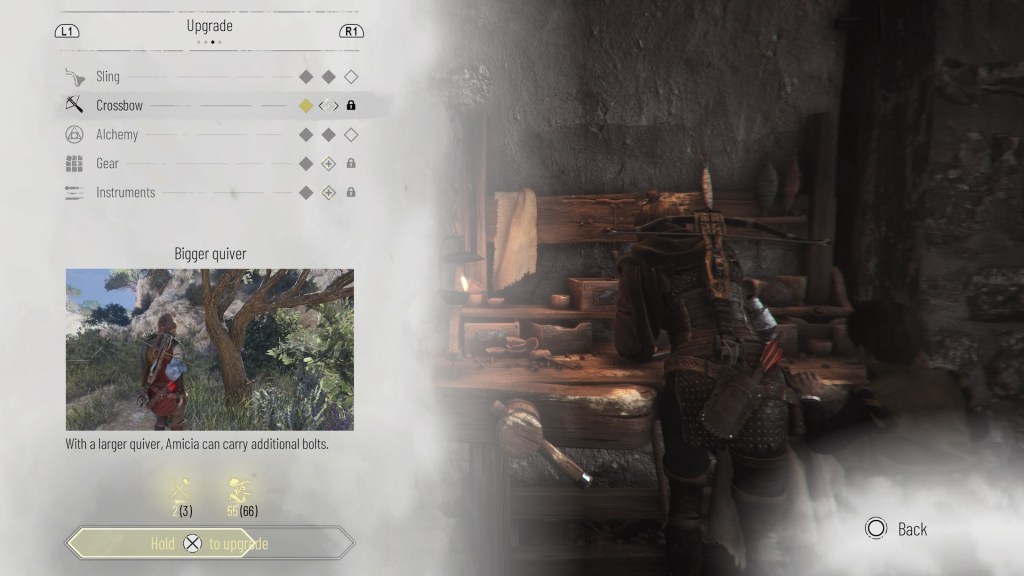
Task: View the Bigger quiver preview image
Action: 210,349
